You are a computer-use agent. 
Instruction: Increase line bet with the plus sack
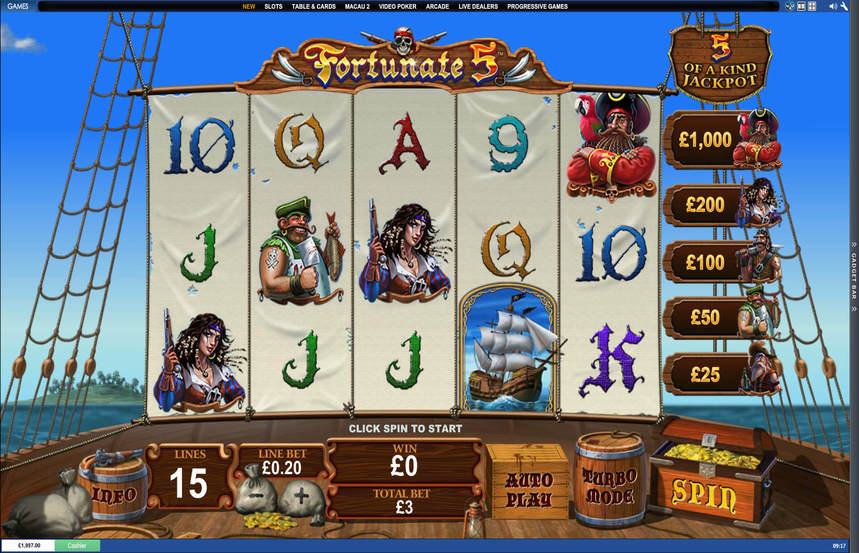300,496
